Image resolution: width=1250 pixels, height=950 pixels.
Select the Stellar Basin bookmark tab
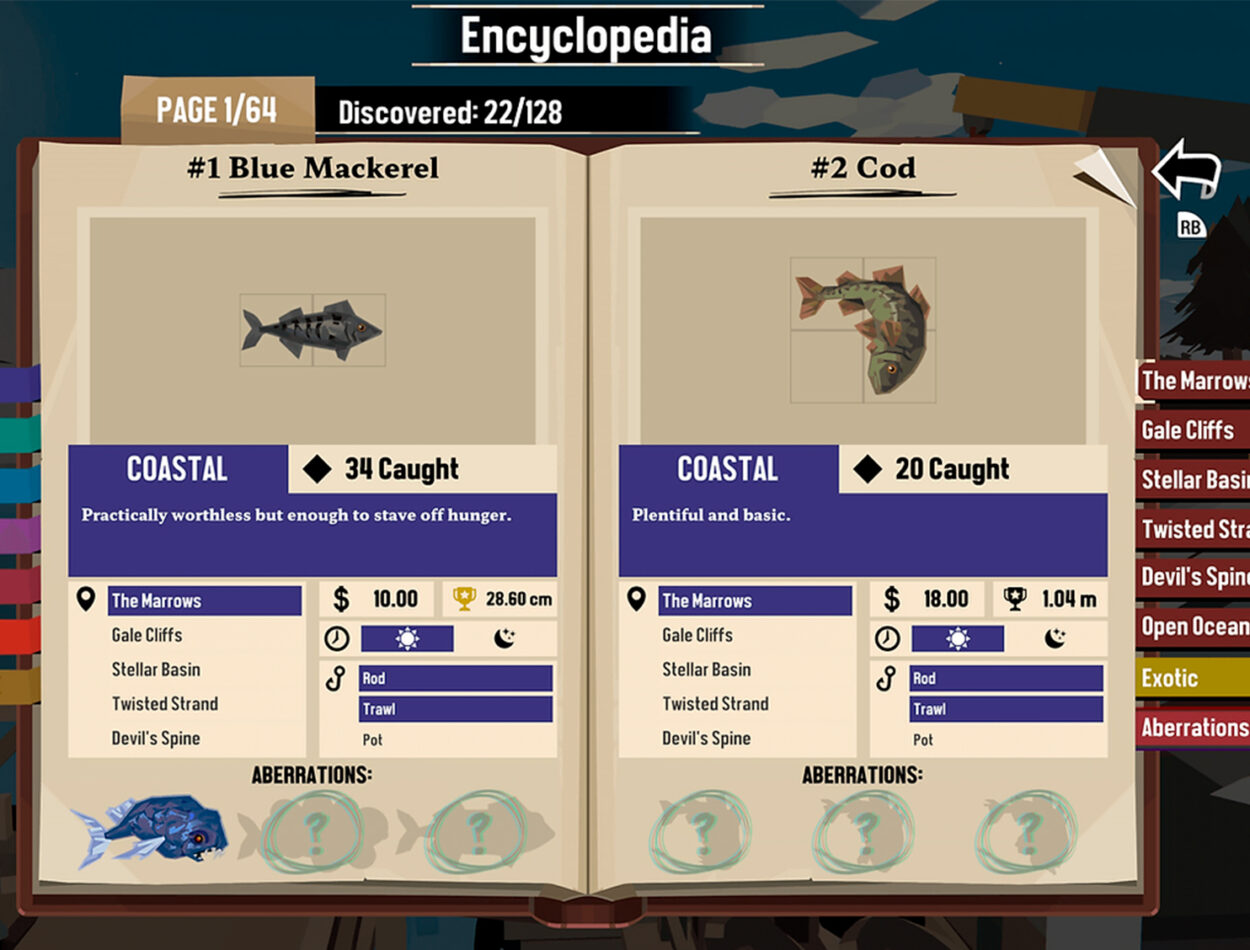tap(1194, 480)
